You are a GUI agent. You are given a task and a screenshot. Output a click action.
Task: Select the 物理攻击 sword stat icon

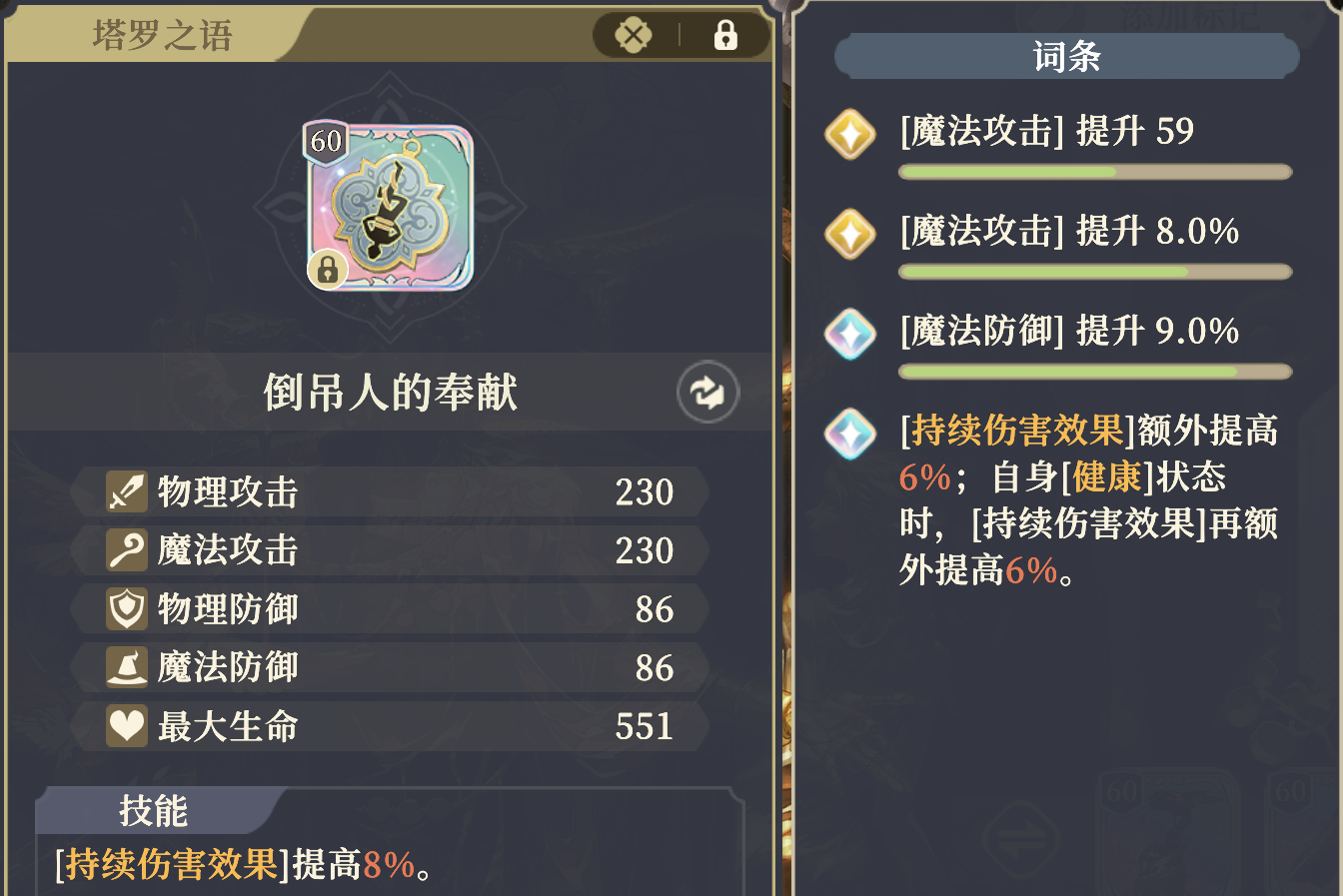pyautogui.click(x=129, y=490)
